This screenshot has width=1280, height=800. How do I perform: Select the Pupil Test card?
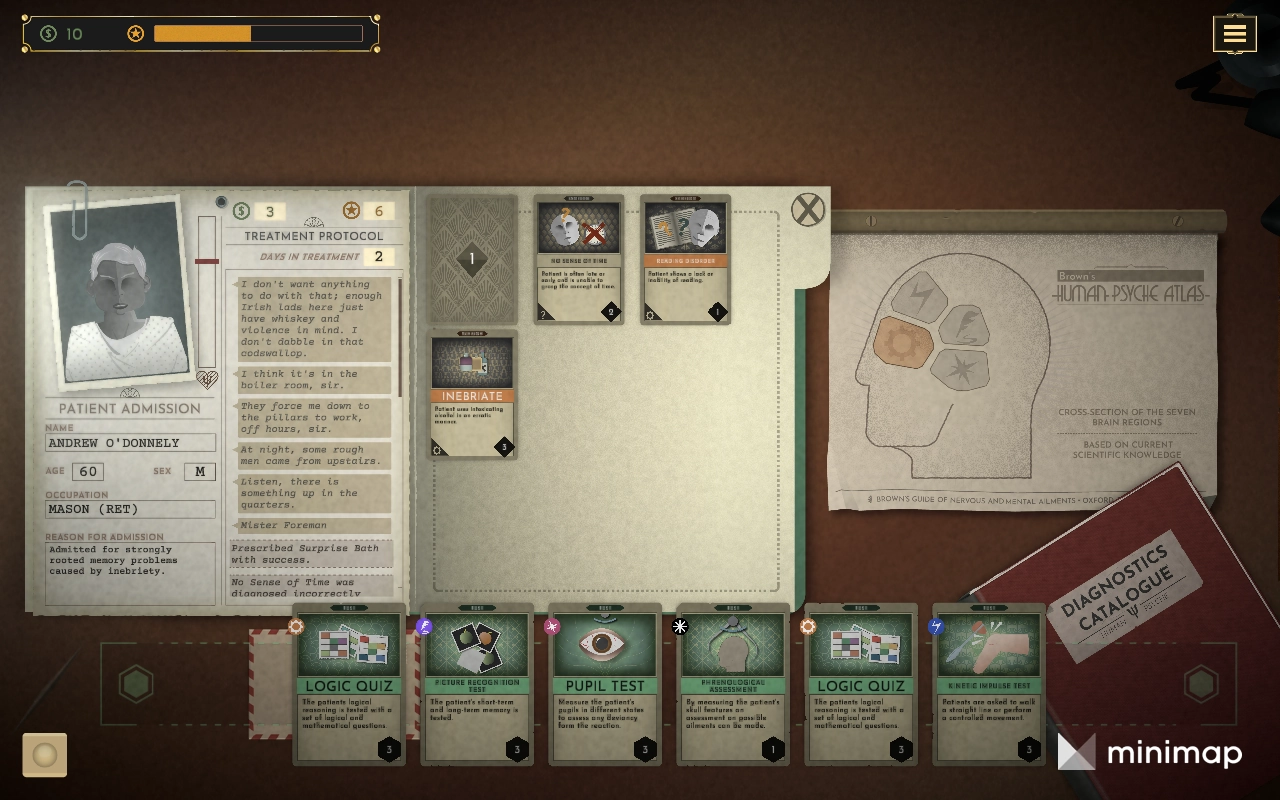(x=604, y=684)
